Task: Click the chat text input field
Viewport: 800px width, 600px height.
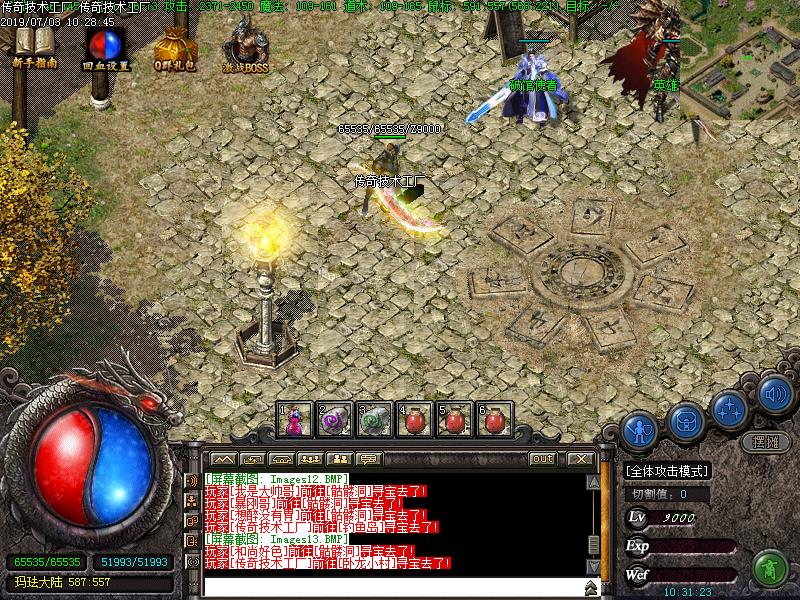Action: [x=390, y=587]
